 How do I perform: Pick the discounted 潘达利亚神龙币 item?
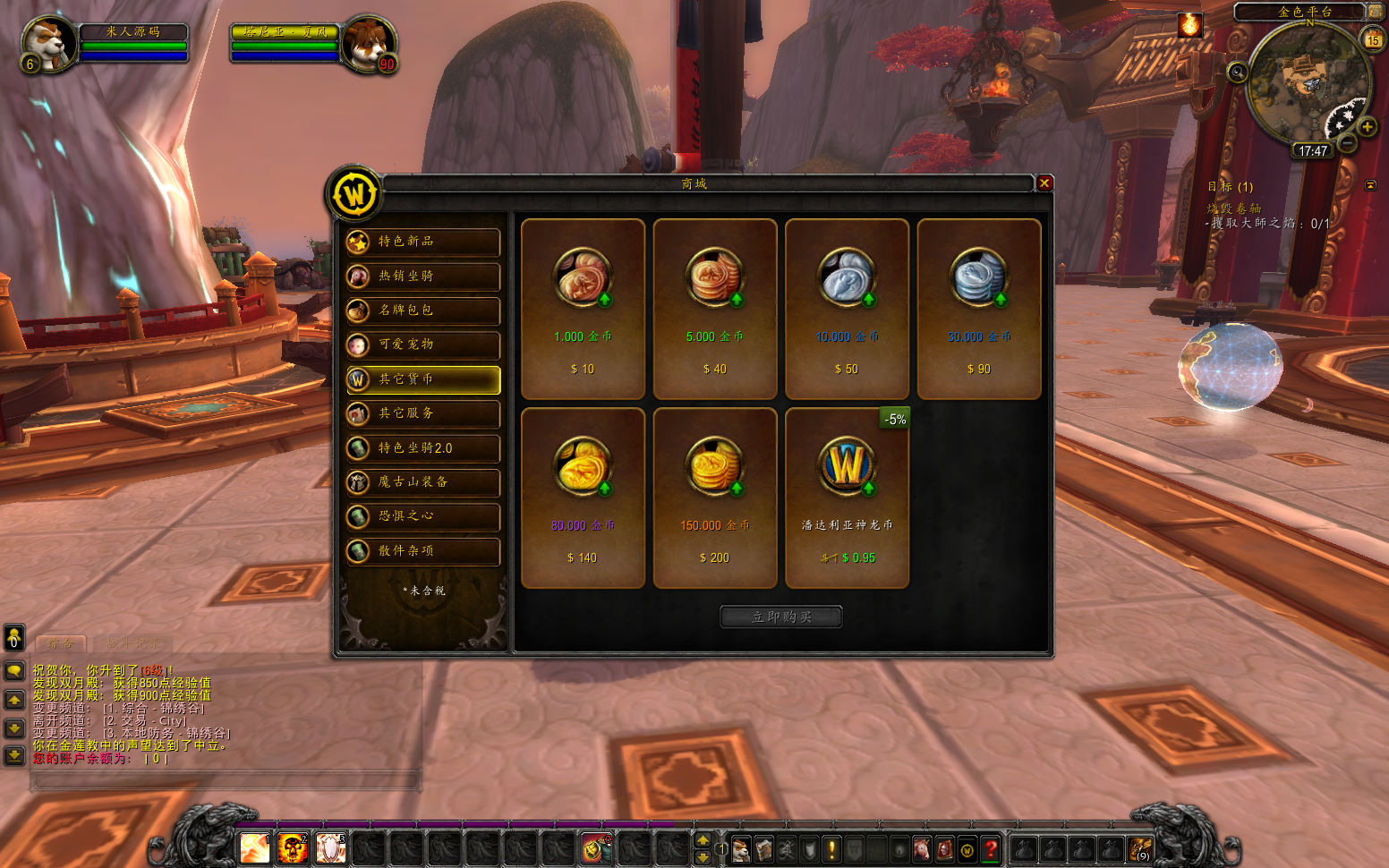click(x=847, y=498)
